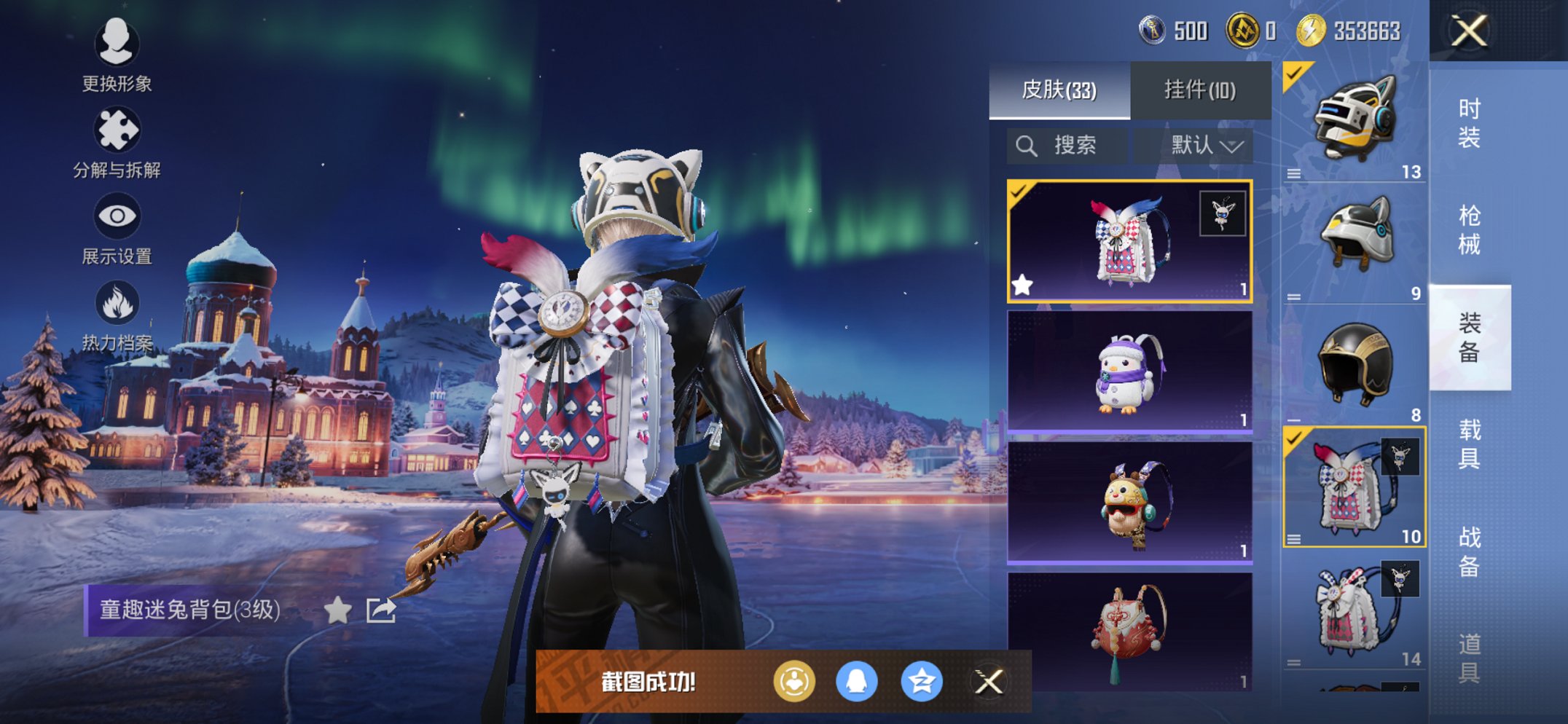
Task: Select the reindeer headphone backpack skin
Action: 1129,503
